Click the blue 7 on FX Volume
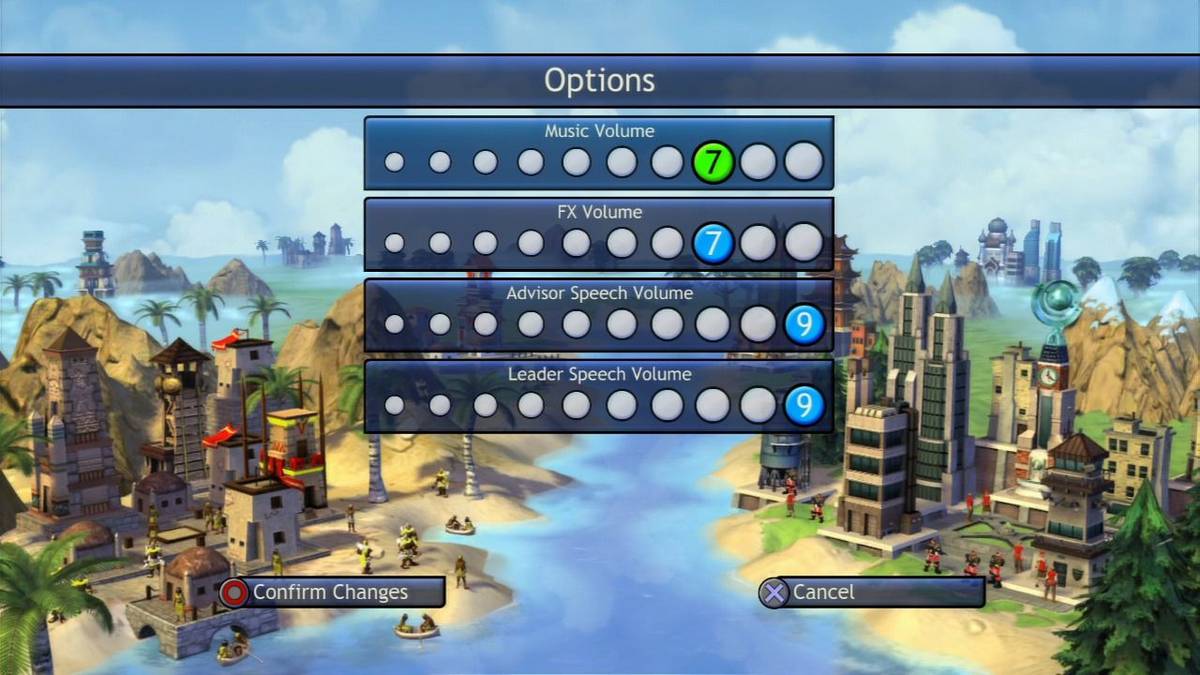The height and width of the screenshot is (675, 1200). (712, 243)
